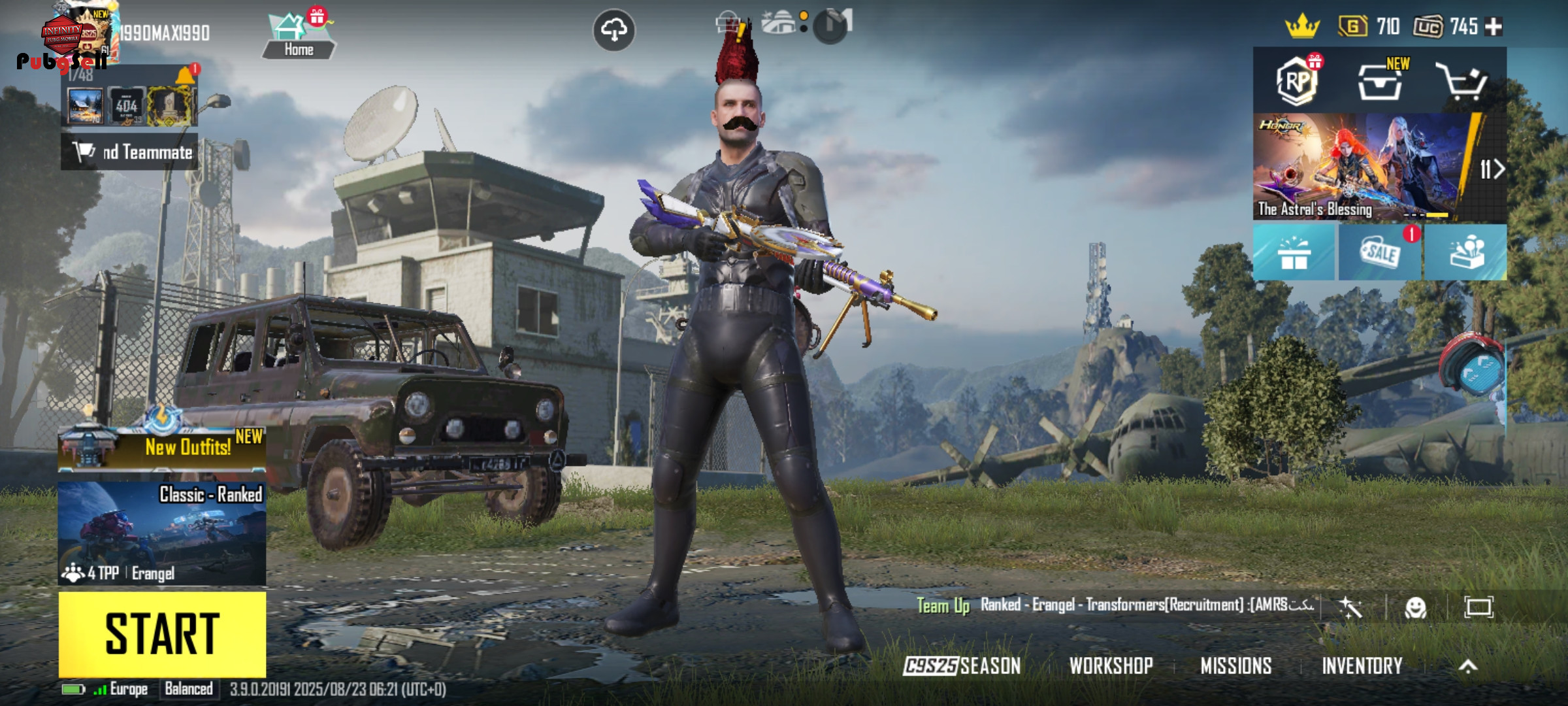The width and height of the screenshot is (1568, 706).
Task: Open the SALE tag tile
Action: (1380, 253)
